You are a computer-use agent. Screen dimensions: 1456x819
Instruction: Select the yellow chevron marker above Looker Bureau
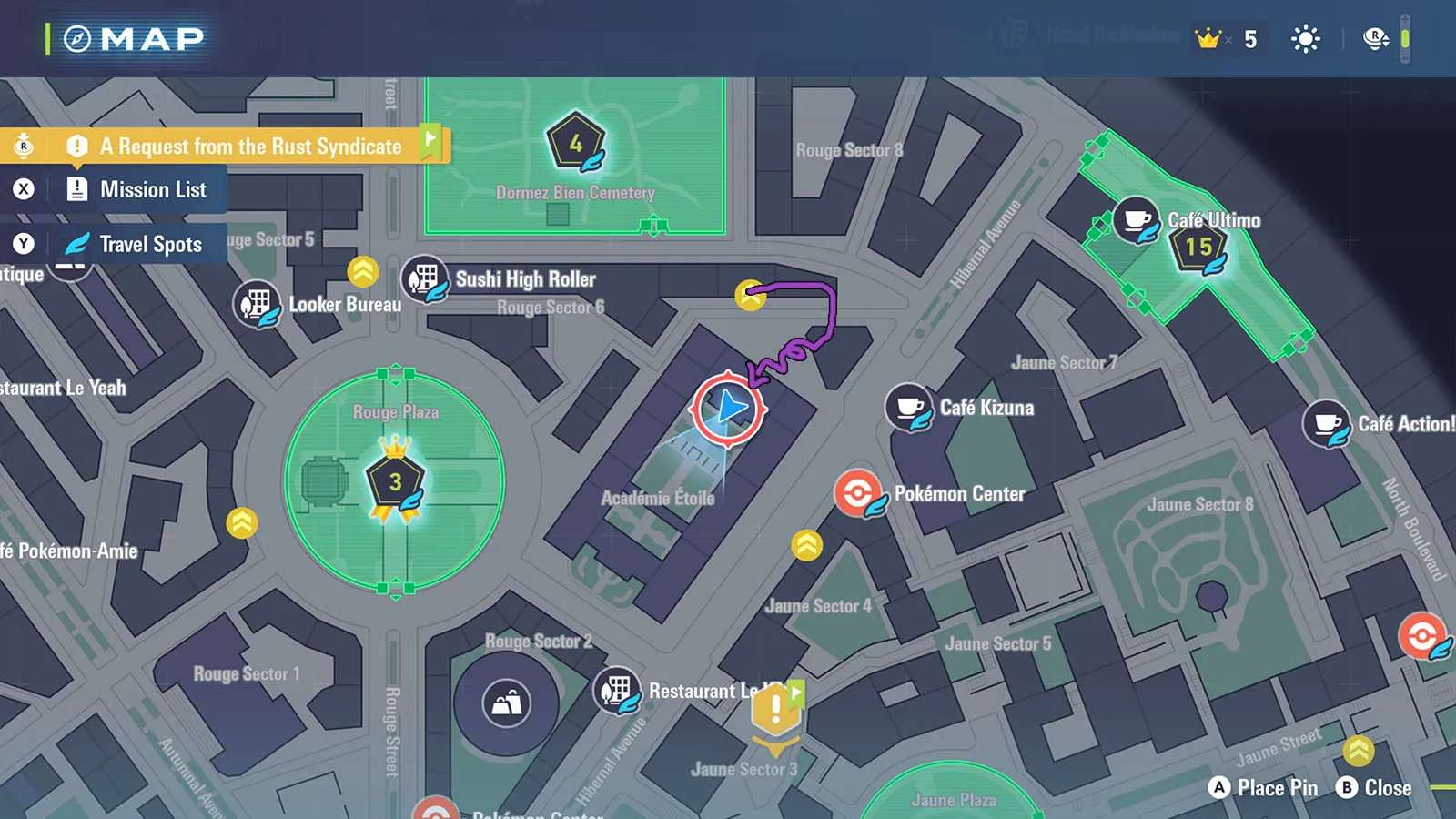pos(363,271)
